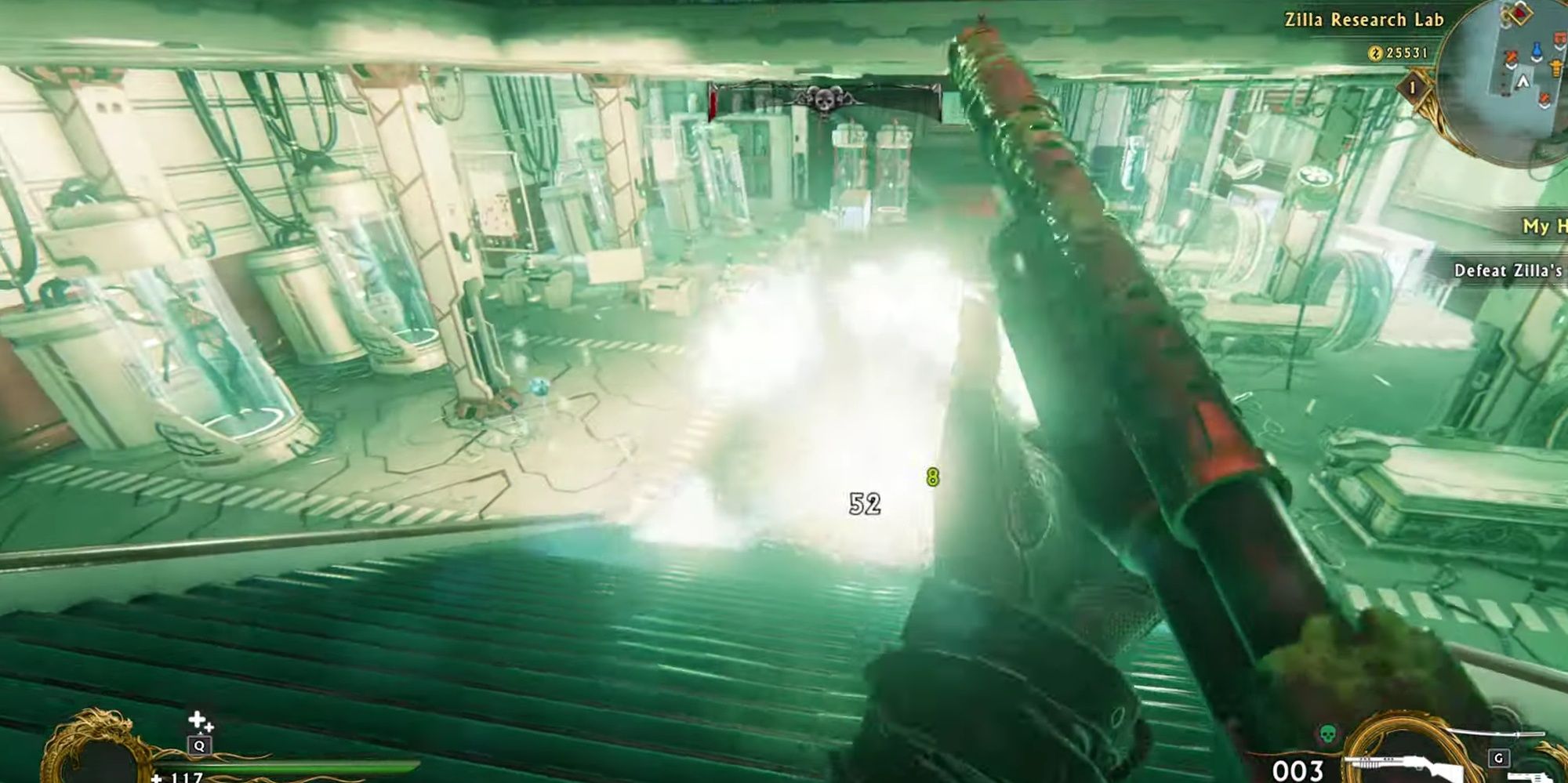1568x783 pixels.
Task: Select the gold statue icon on the minimap
Action: pyautogui.click(x=1555, y=69)
